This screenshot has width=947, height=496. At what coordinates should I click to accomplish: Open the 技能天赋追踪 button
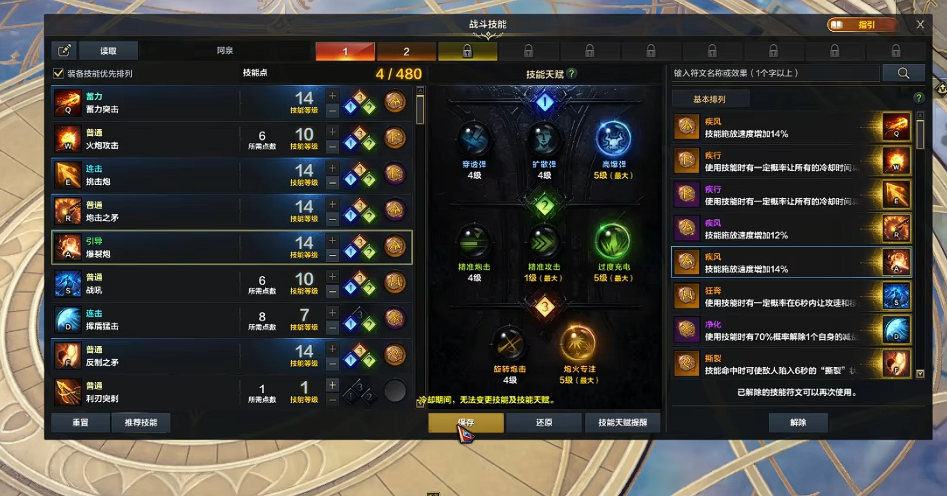(x=622, y=423)
